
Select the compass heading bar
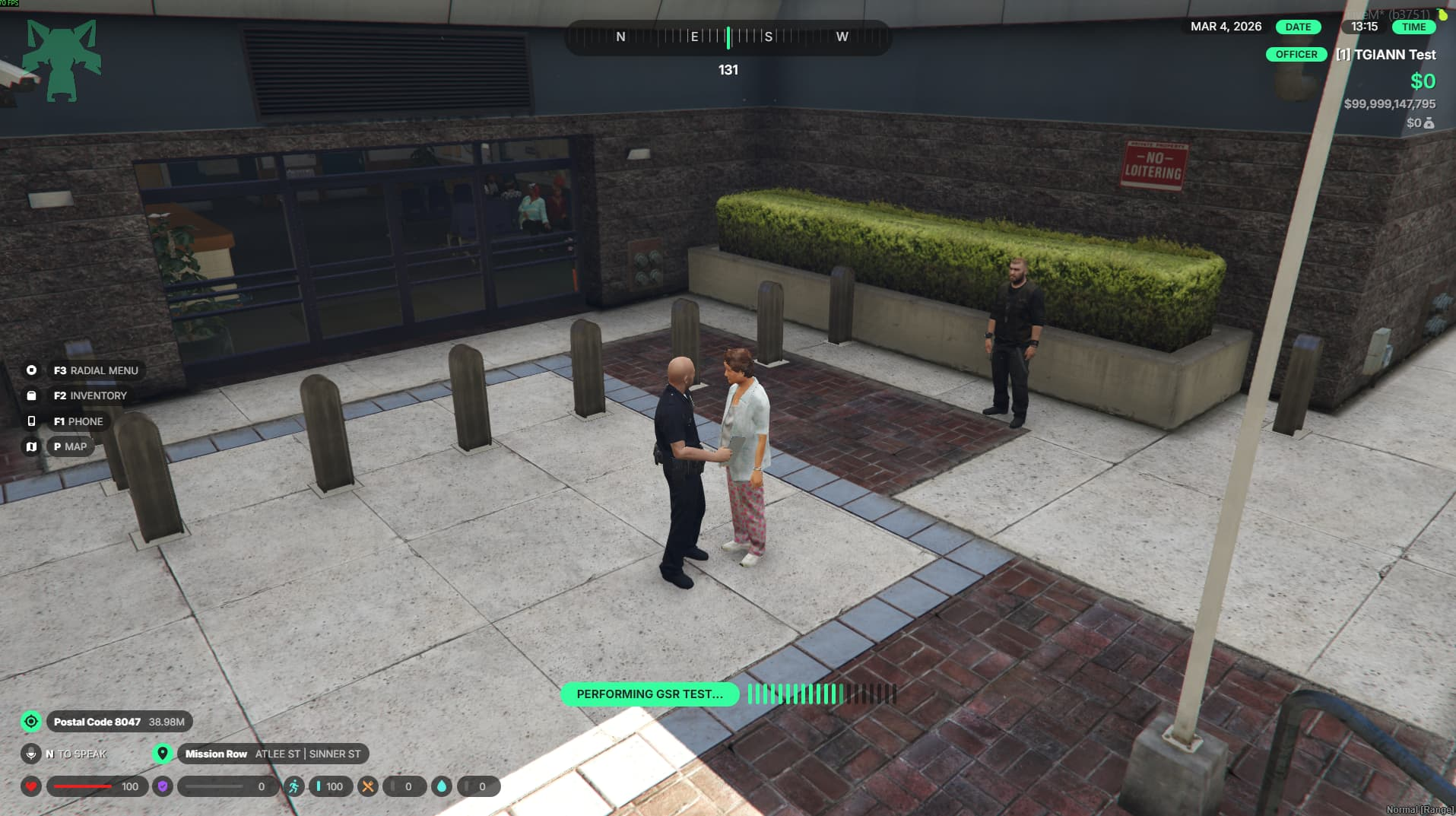pyautogui.click(x=728, y=37)
